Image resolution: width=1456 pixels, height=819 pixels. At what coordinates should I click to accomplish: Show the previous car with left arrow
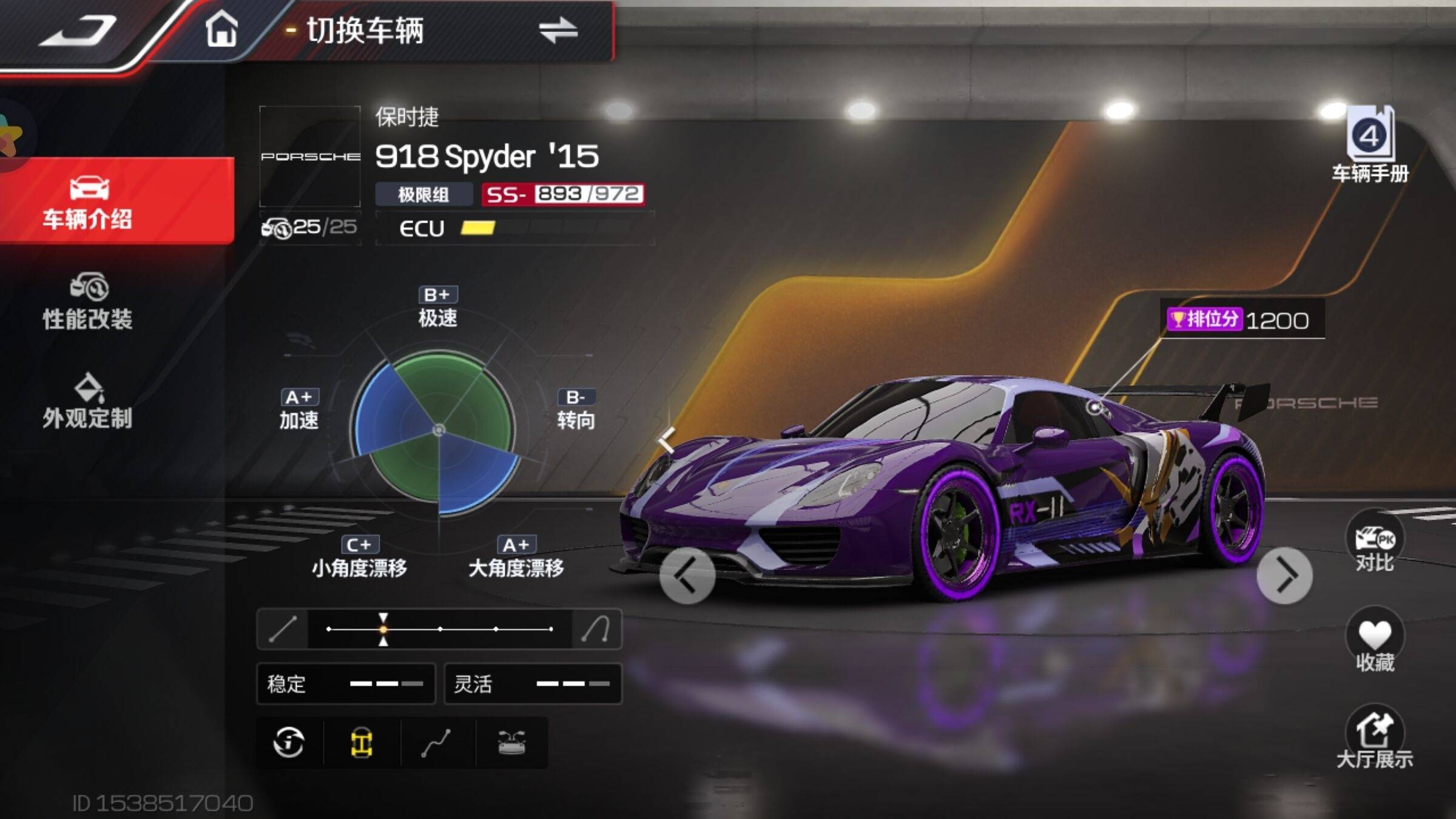pyautogui.click(x=687, y=576)
